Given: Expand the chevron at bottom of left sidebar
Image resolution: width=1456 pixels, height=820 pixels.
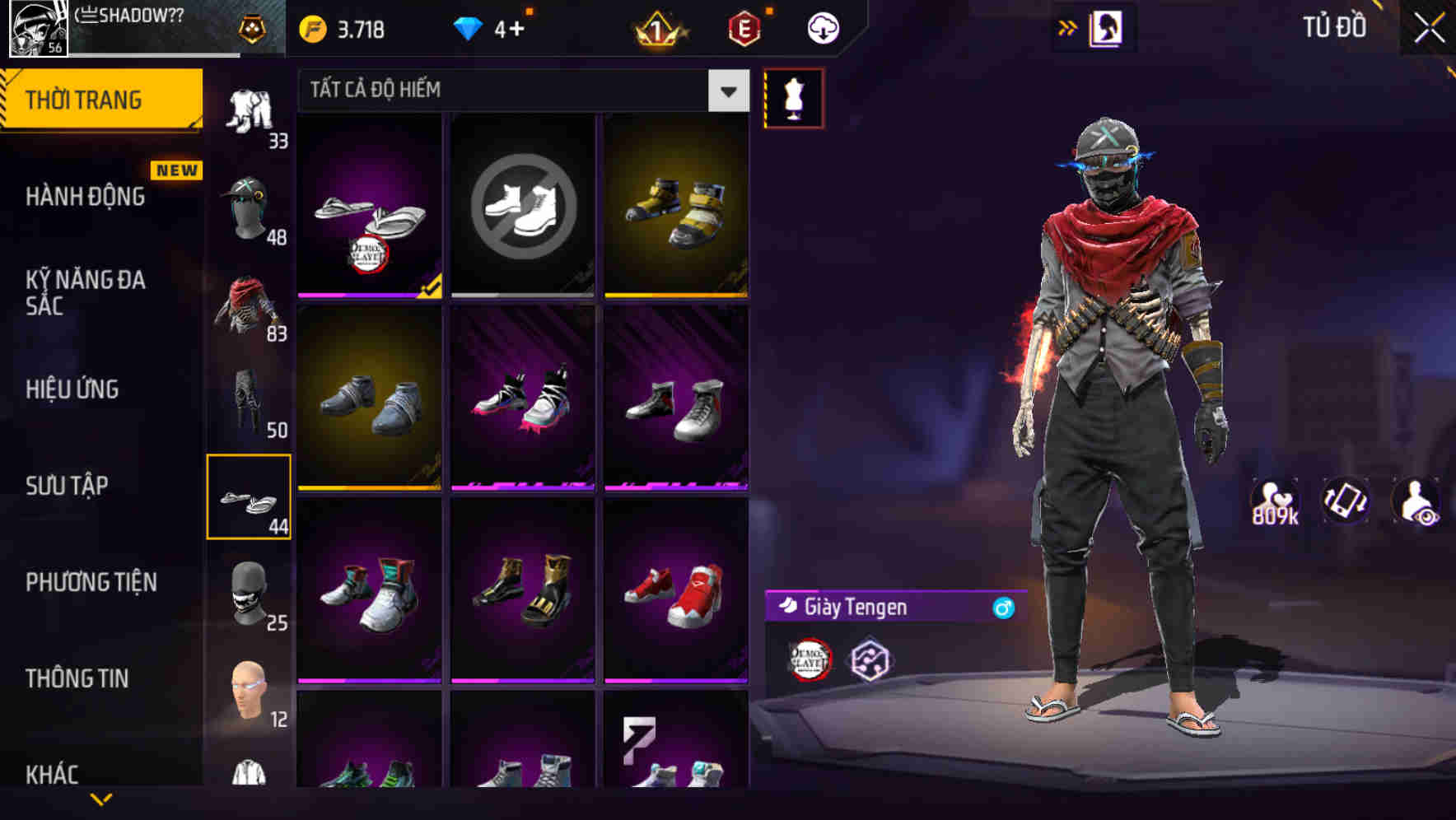Looking at the screenshot, I should pyautogui.click(x=101, y=800).
